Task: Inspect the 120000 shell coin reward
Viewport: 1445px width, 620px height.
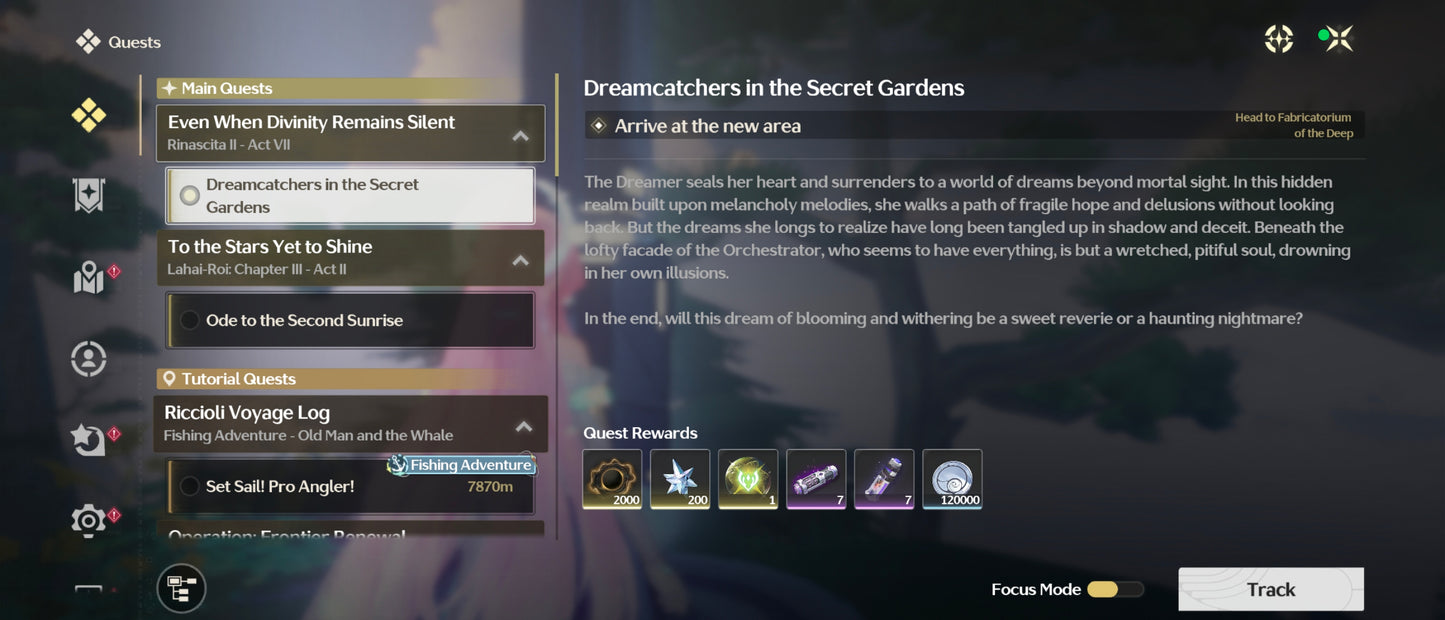Action: click(x=952, y=479)
